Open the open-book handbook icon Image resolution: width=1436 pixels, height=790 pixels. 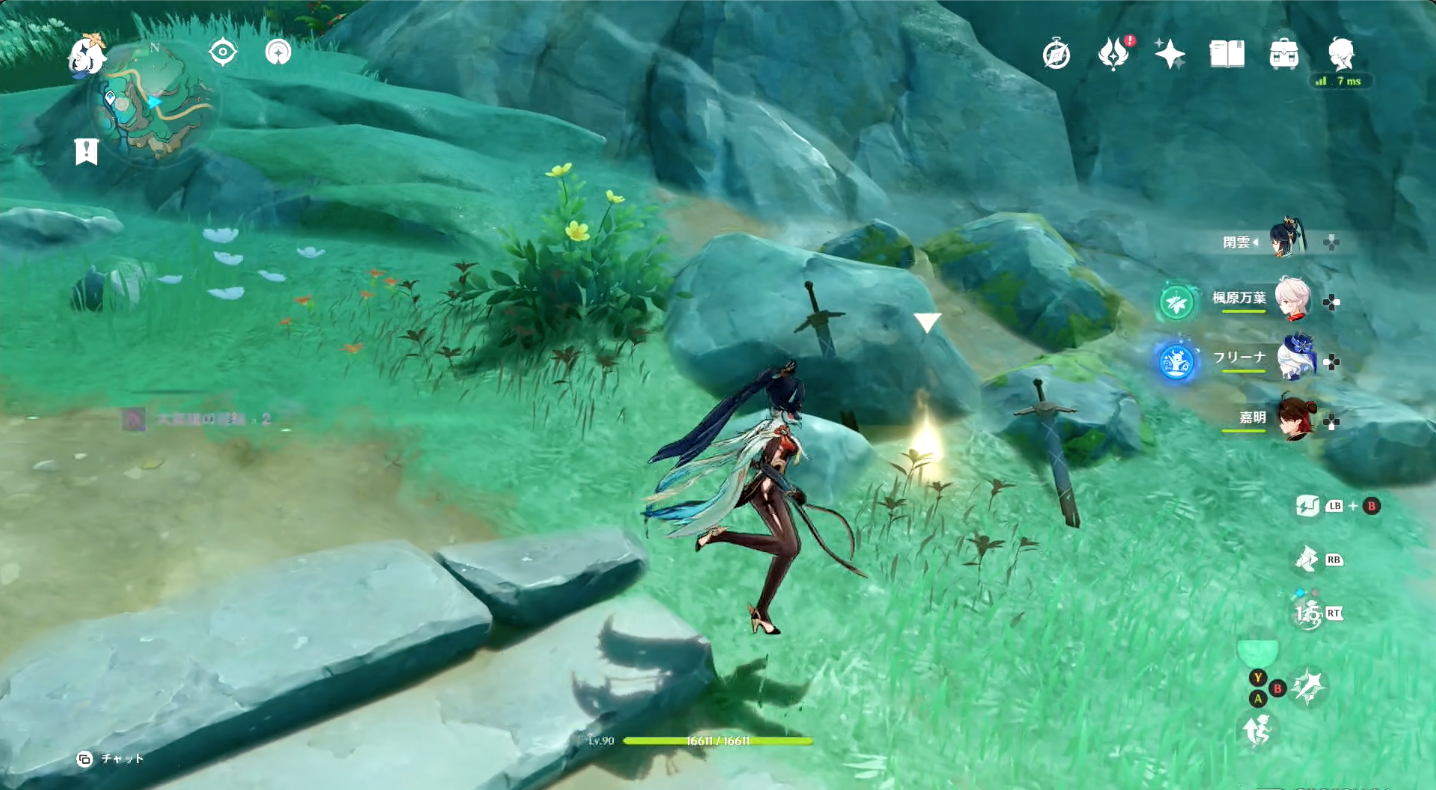coord(1227,54)
